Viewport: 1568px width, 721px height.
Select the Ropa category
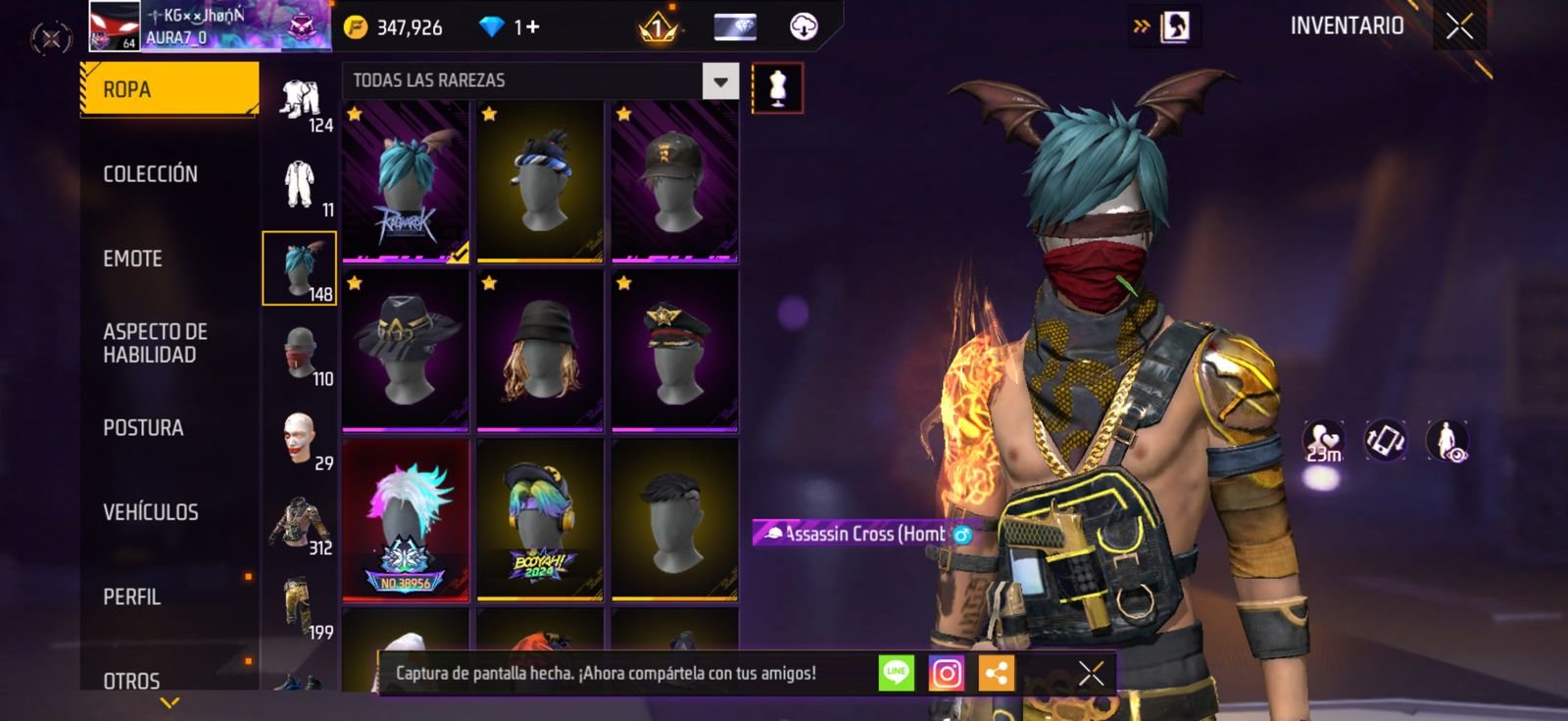click(169, 89)
